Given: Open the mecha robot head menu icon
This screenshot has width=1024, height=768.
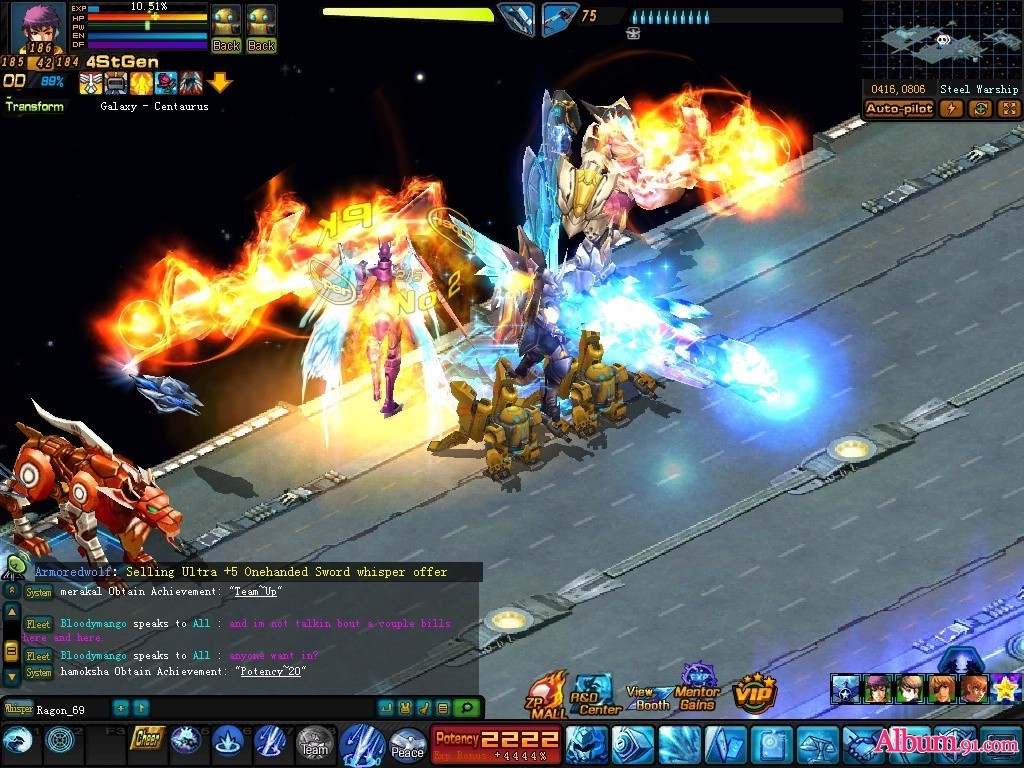Looking at the screenshot, I should coord(586,745).
